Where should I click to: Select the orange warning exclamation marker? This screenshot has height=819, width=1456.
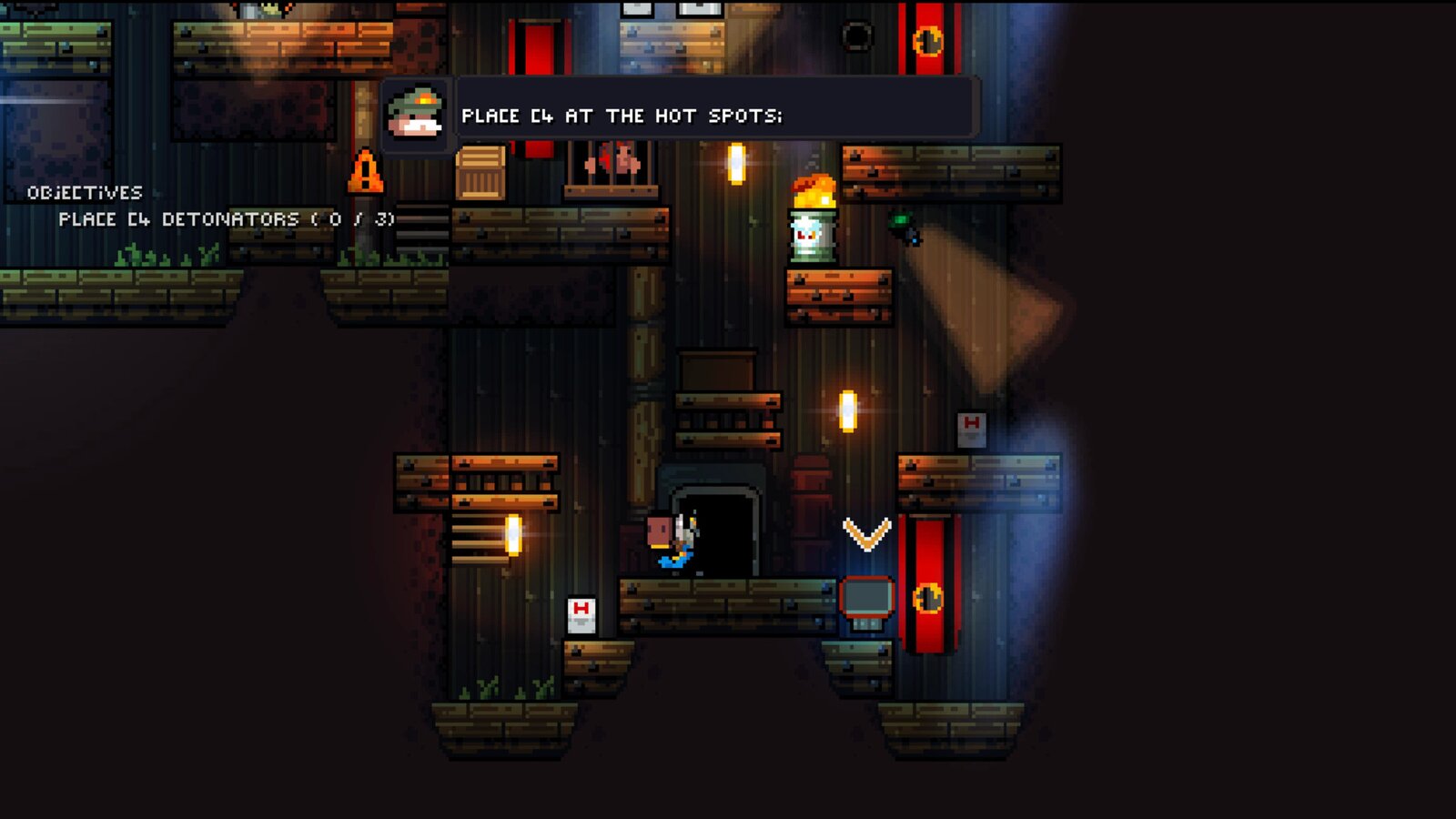pos(367,171)
